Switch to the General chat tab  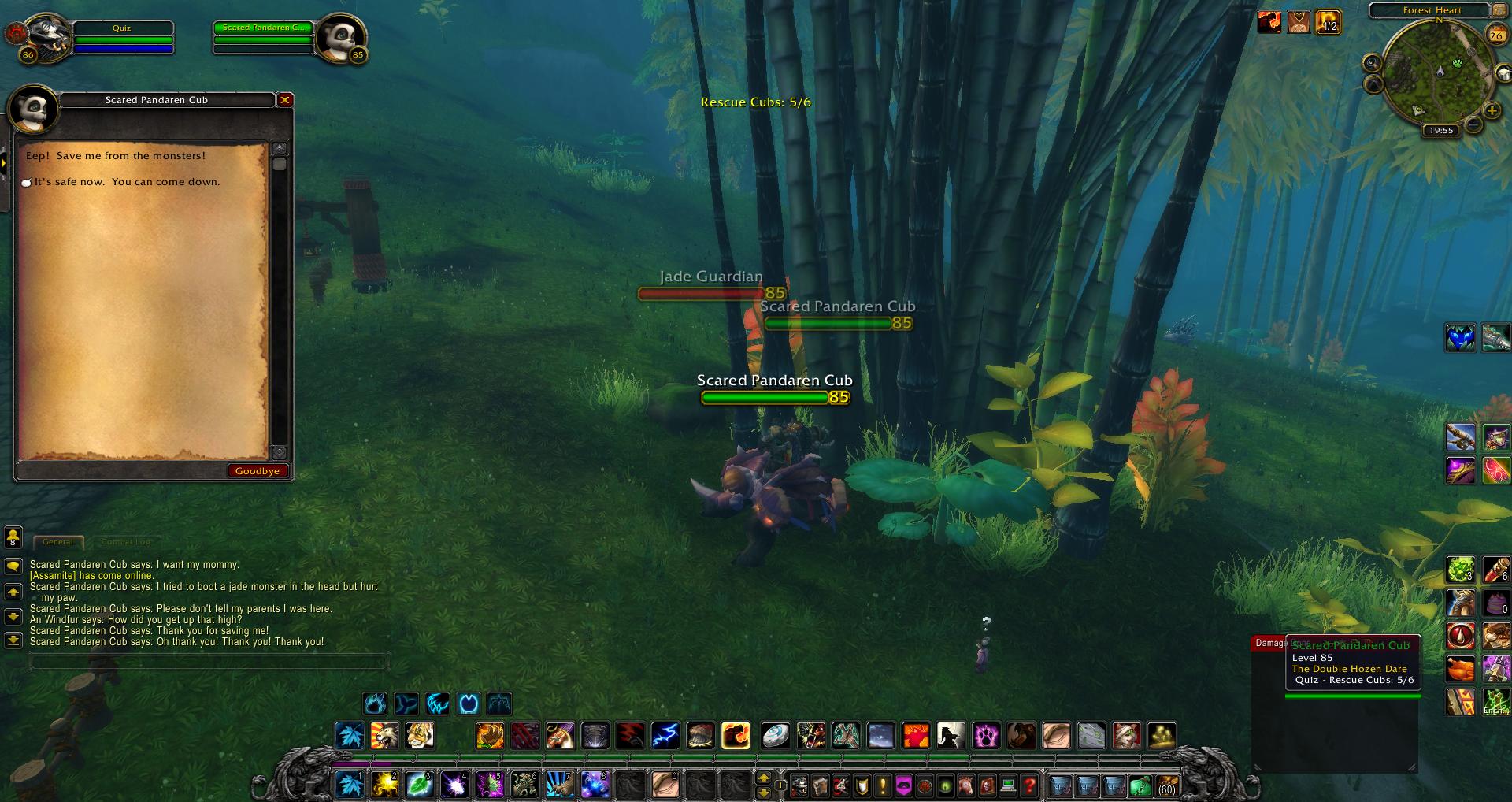57,542
